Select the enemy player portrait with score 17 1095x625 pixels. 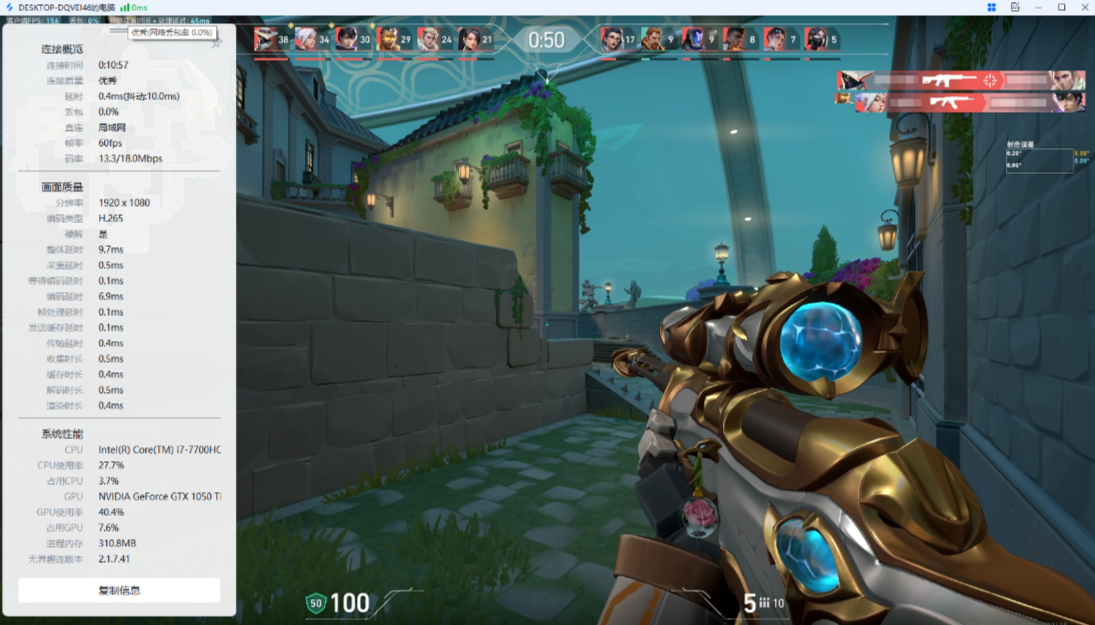click(x=611, y=40)
